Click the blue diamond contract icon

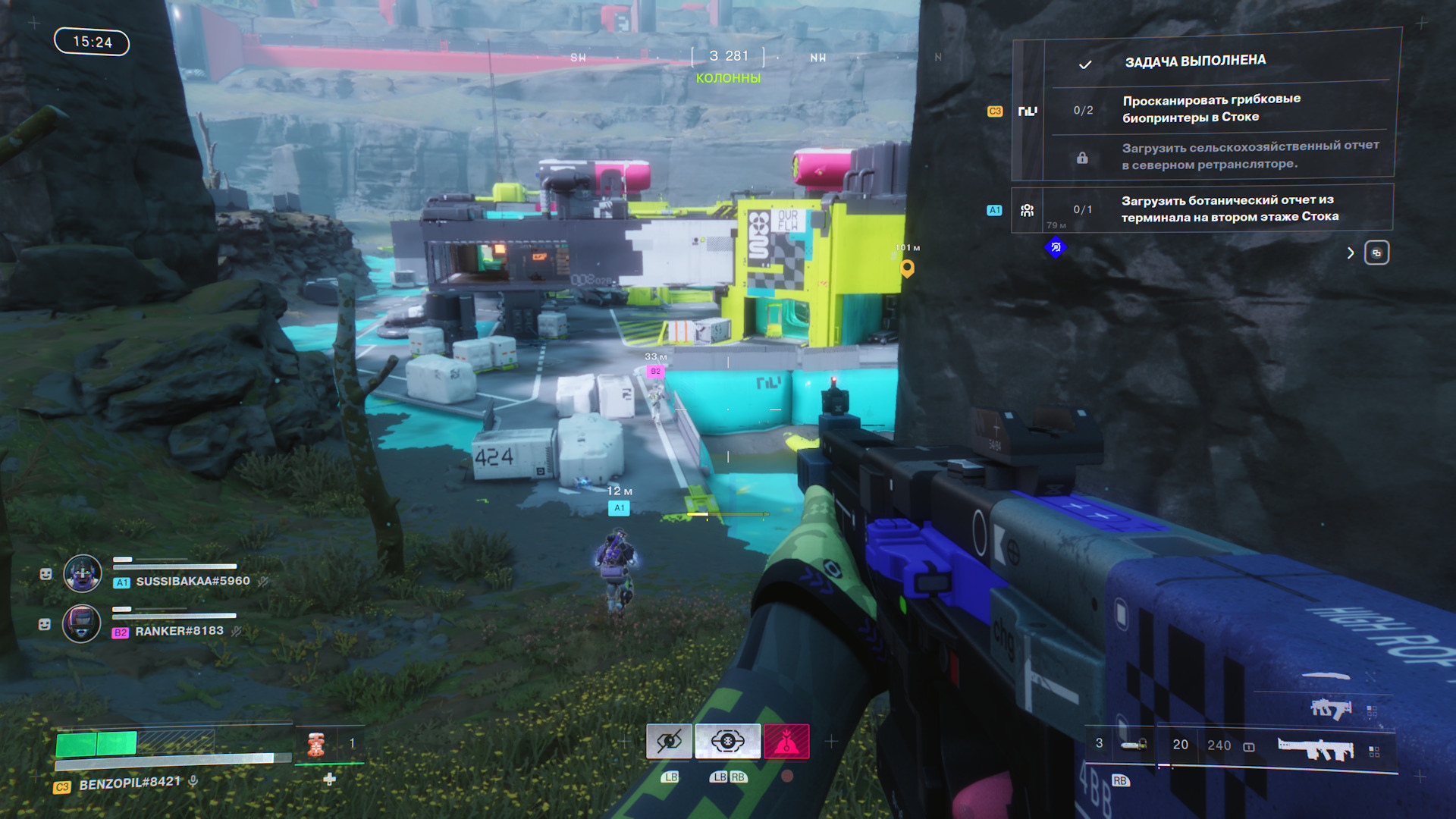coord(1056,247)
